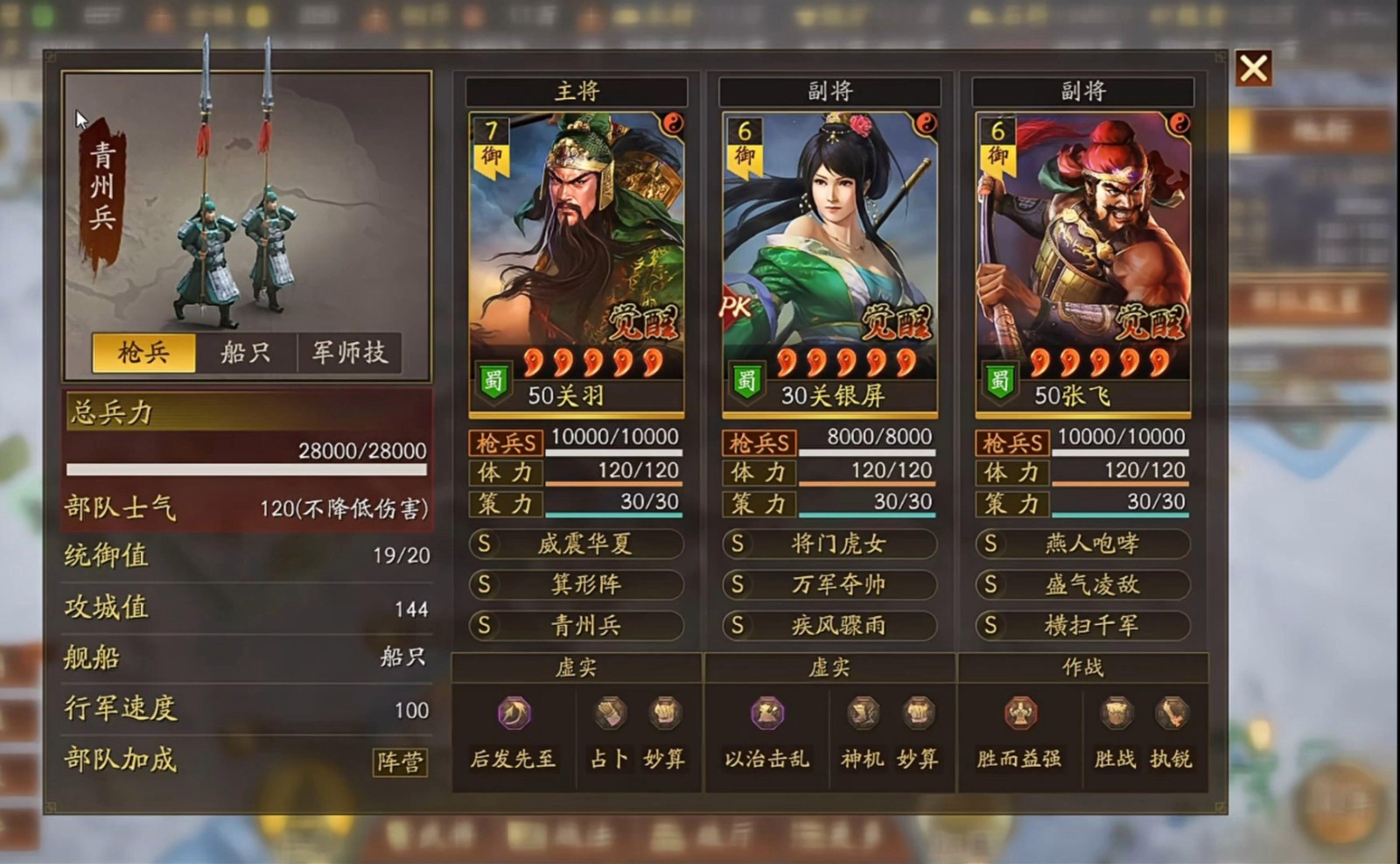Toggle 觉醒 awakening on 张飞's card

tap(1152, 321)
